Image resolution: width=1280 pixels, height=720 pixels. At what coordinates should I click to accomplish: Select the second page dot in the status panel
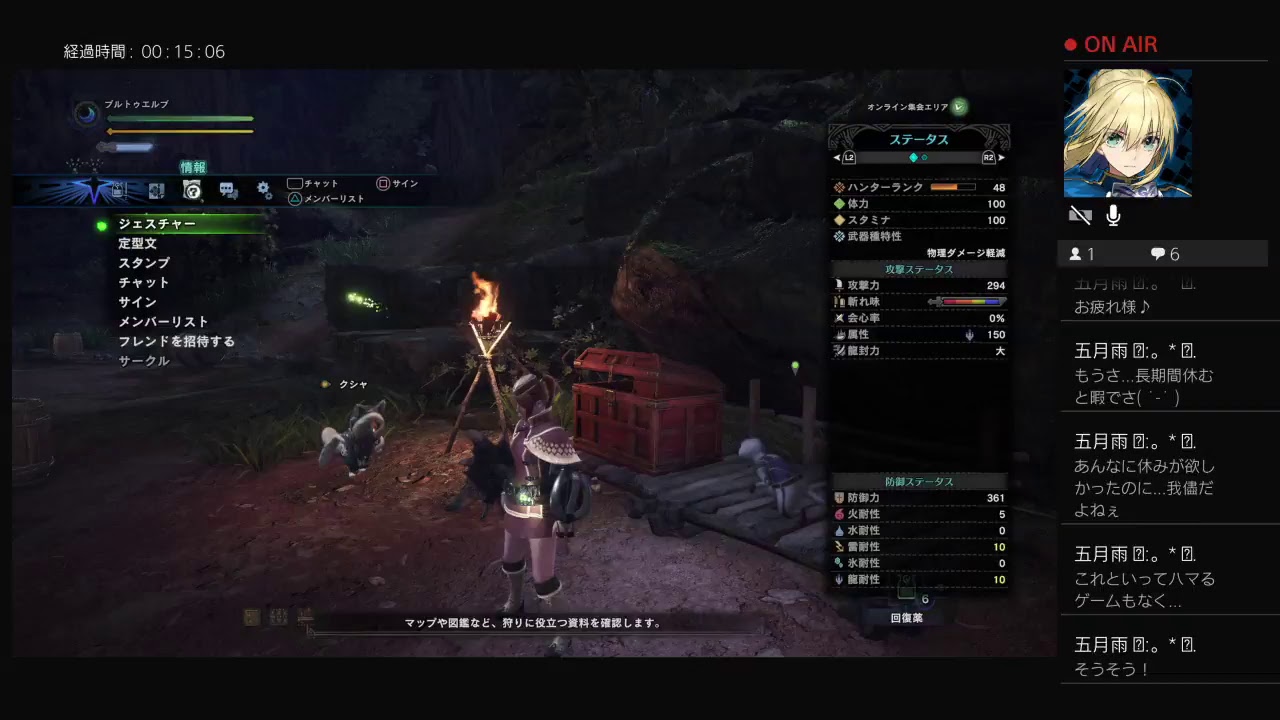[925, 158]
